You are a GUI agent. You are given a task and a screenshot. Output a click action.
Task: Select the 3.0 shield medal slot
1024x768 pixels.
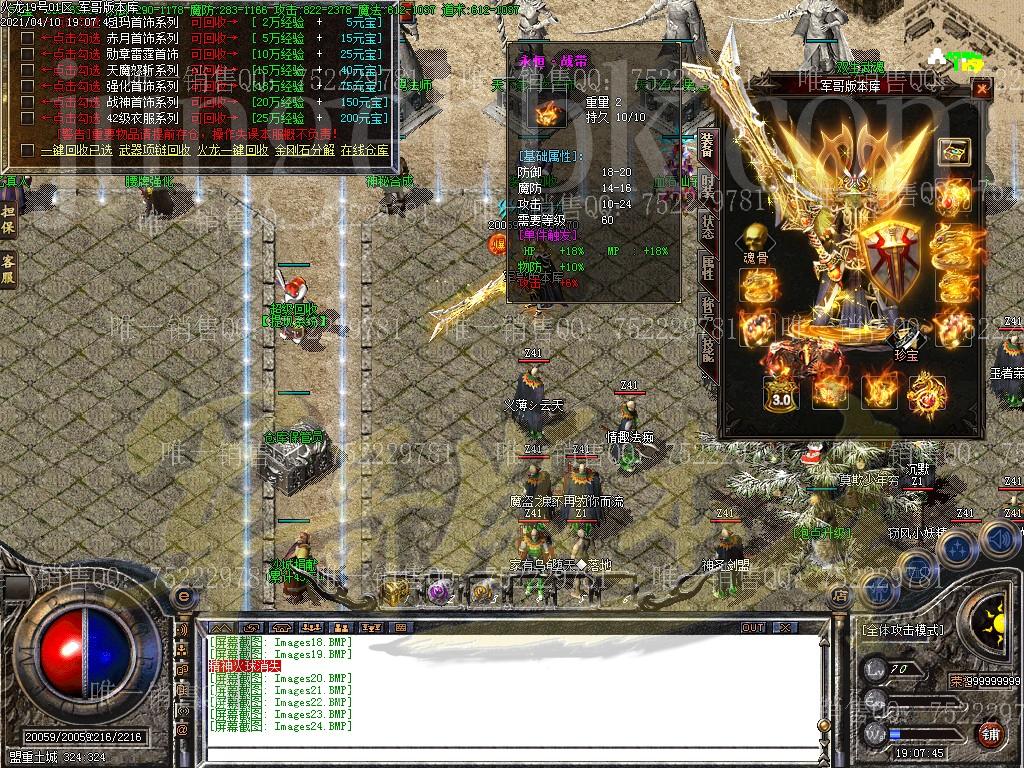779,391
